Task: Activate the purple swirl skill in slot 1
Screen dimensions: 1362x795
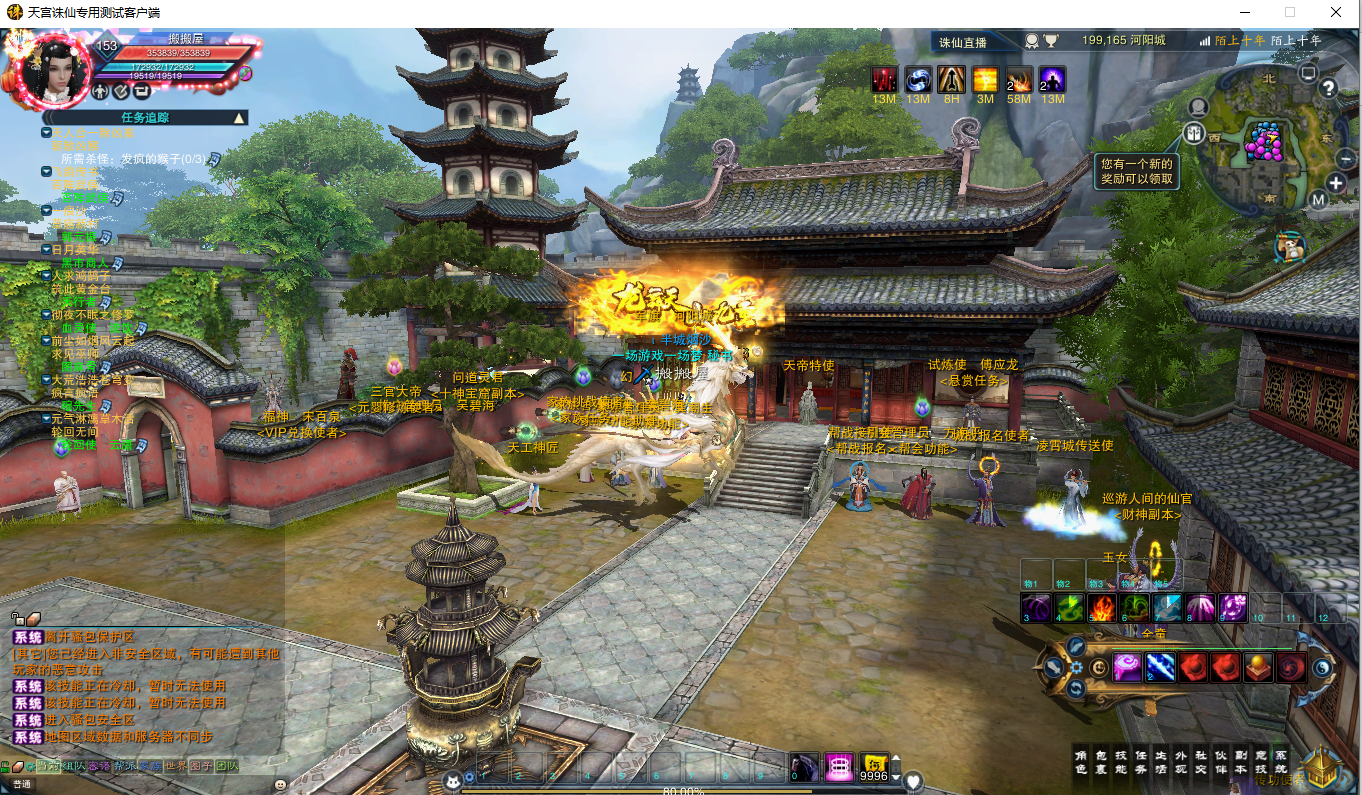Action: pyautogui.click(x=1127, y=667)
